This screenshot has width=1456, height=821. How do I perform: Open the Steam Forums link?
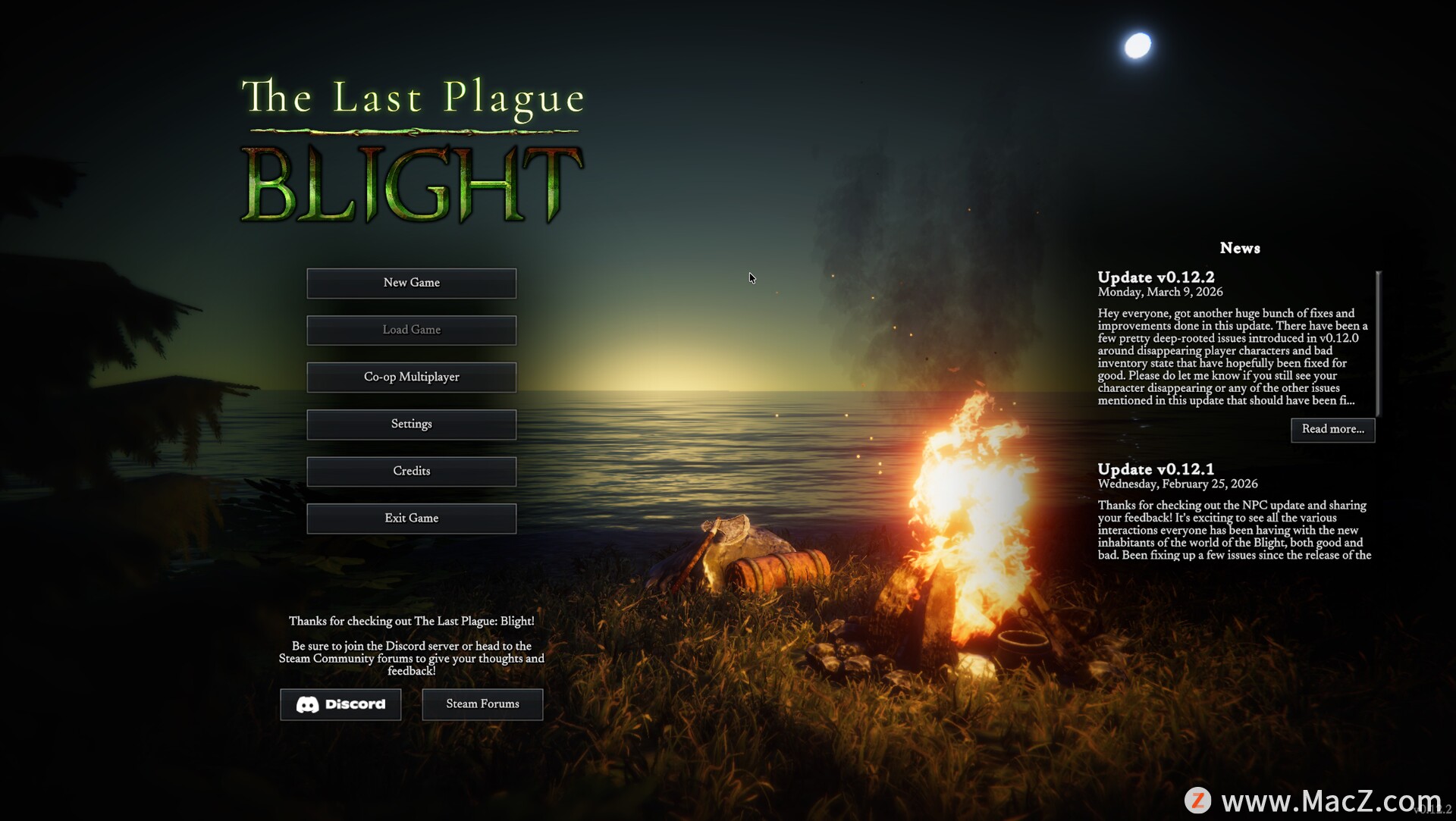(x=482, y=704)
